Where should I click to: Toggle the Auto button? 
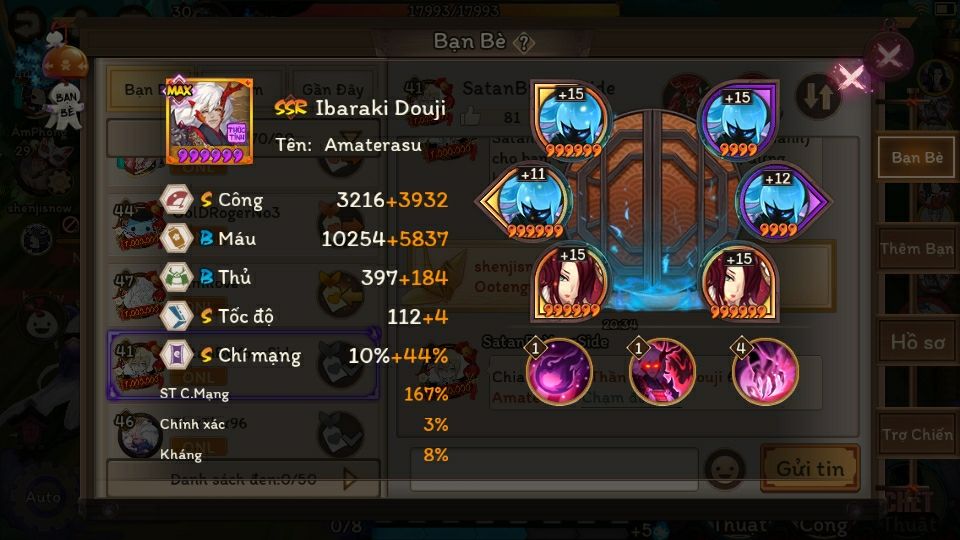click(x=43, y=497)
